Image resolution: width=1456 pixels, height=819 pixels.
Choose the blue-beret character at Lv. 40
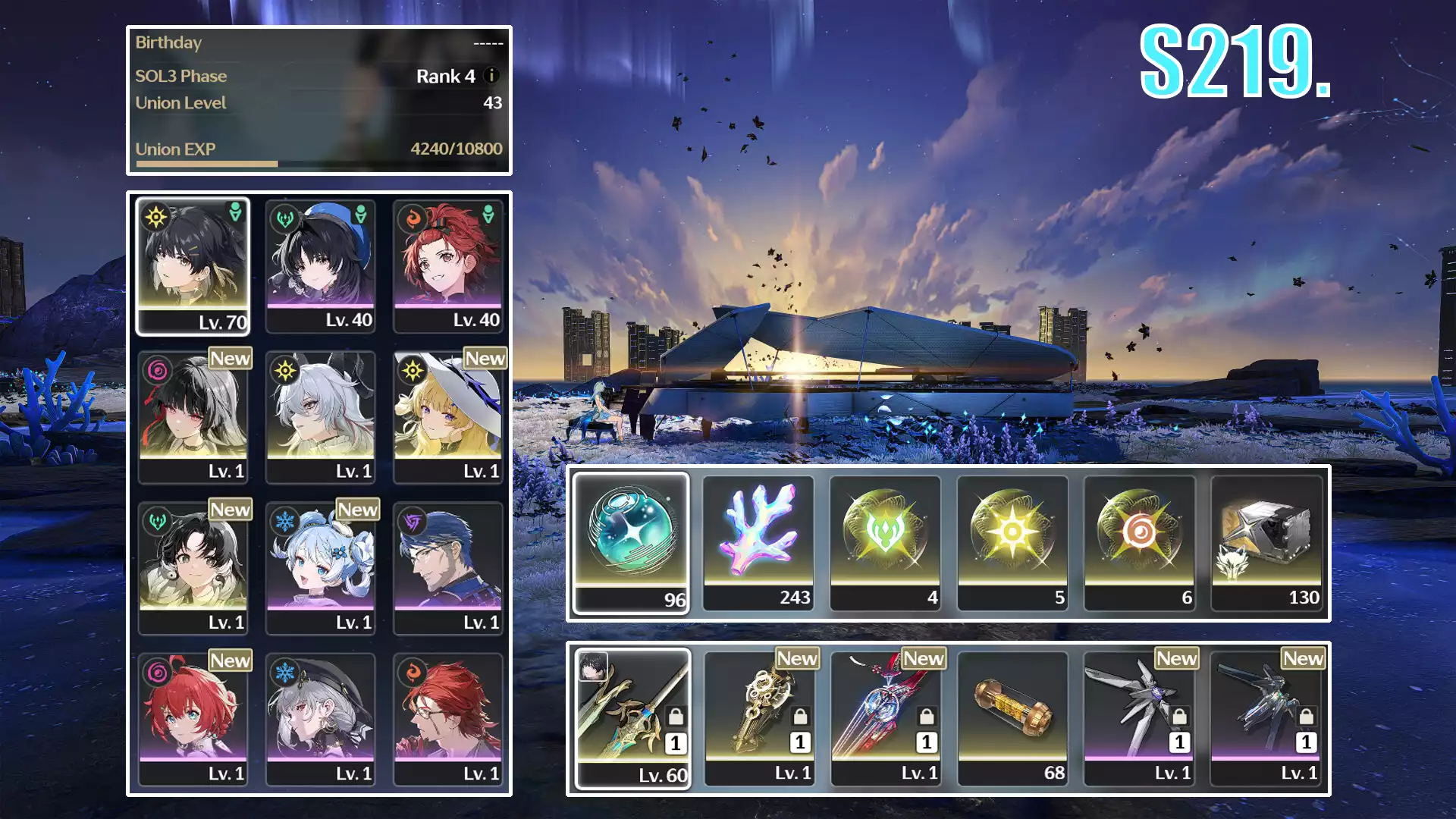[320, 265]
